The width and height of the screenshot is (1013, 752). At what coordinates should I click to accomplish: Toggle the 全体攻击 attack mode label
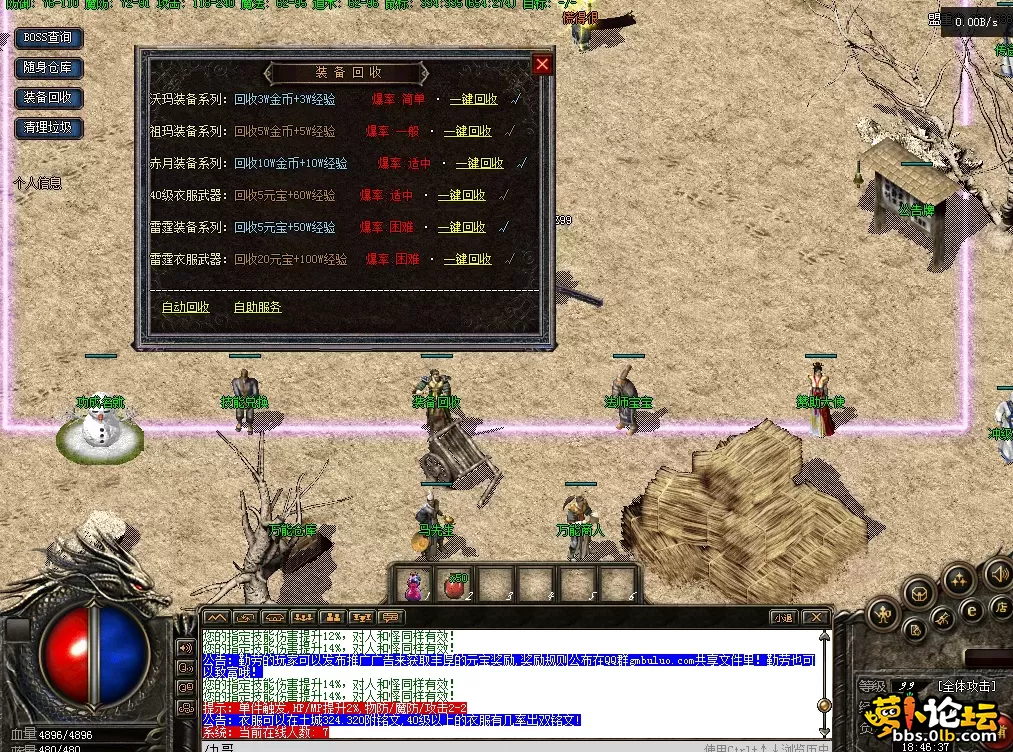[x=965, y=686]
